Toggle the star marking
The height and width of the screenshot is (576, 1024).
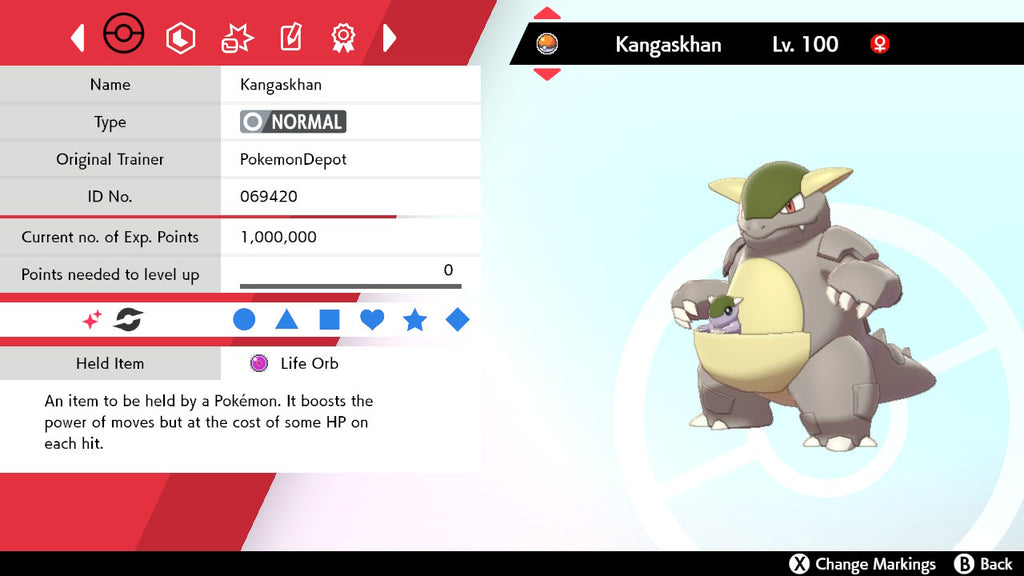(414, 320)
